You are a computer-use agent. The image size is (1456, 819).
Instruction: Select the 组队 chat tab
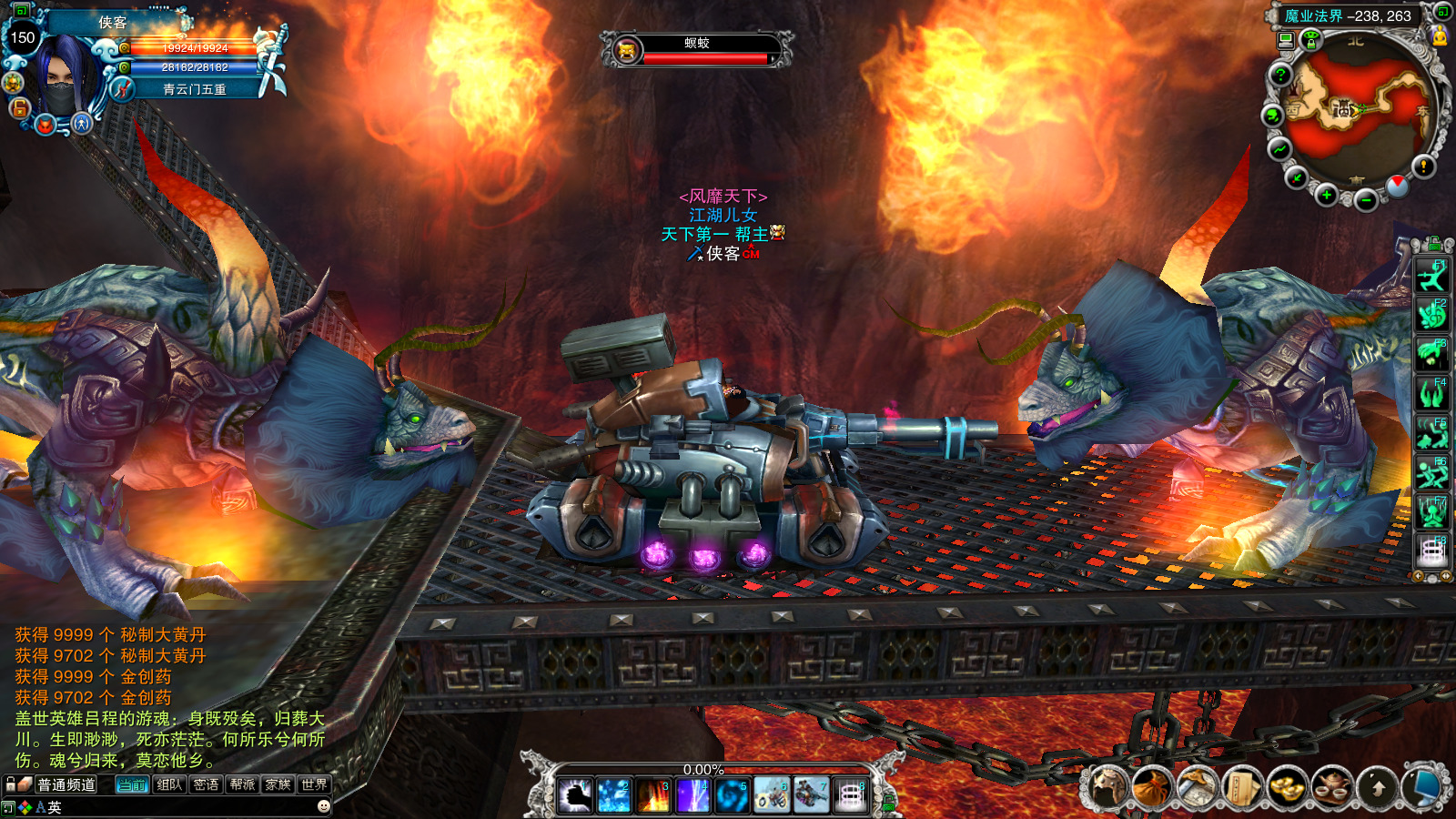[169, 784]
